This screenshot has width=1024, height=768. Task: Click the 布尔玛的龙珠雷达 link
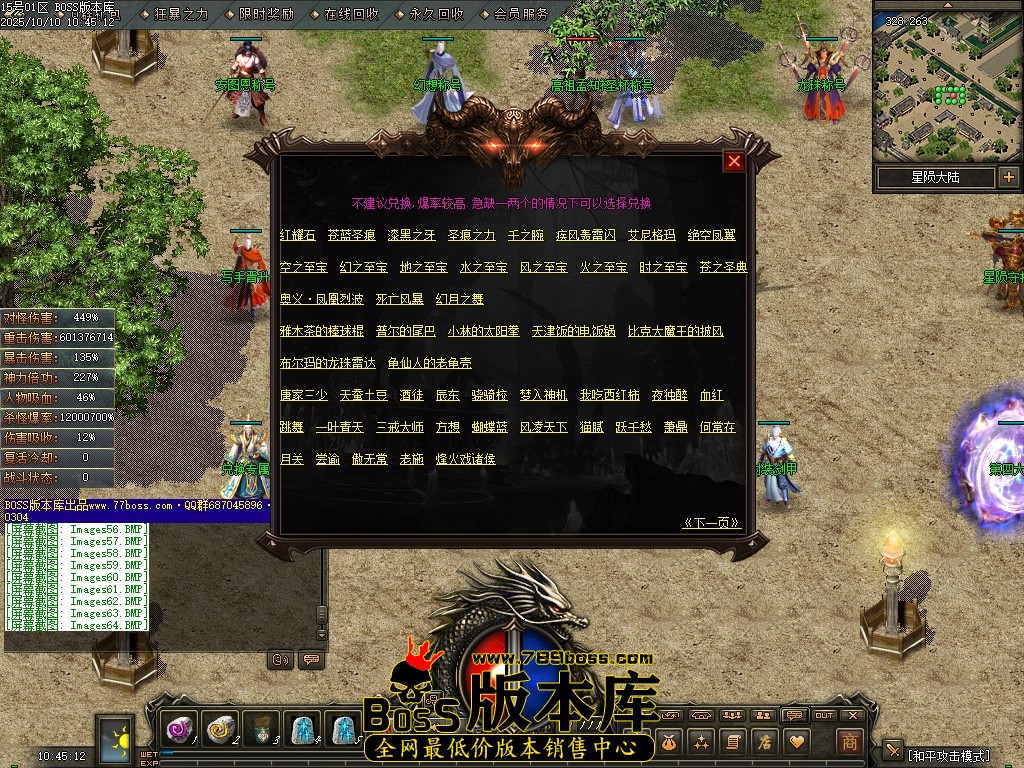pos(327,363)
